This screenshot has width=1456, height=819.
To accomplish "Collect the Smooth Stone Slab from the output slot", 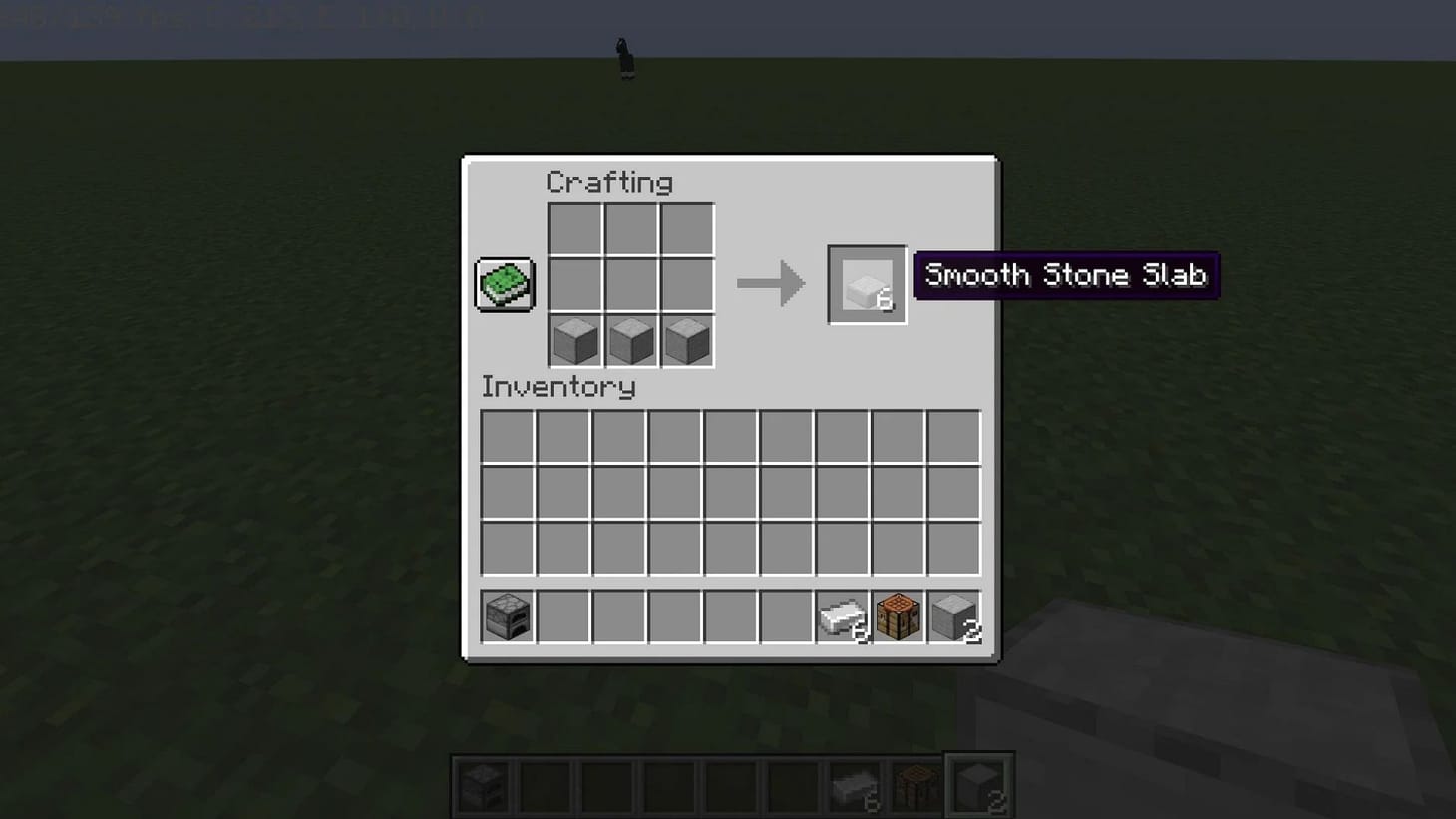I will (866, 286).
